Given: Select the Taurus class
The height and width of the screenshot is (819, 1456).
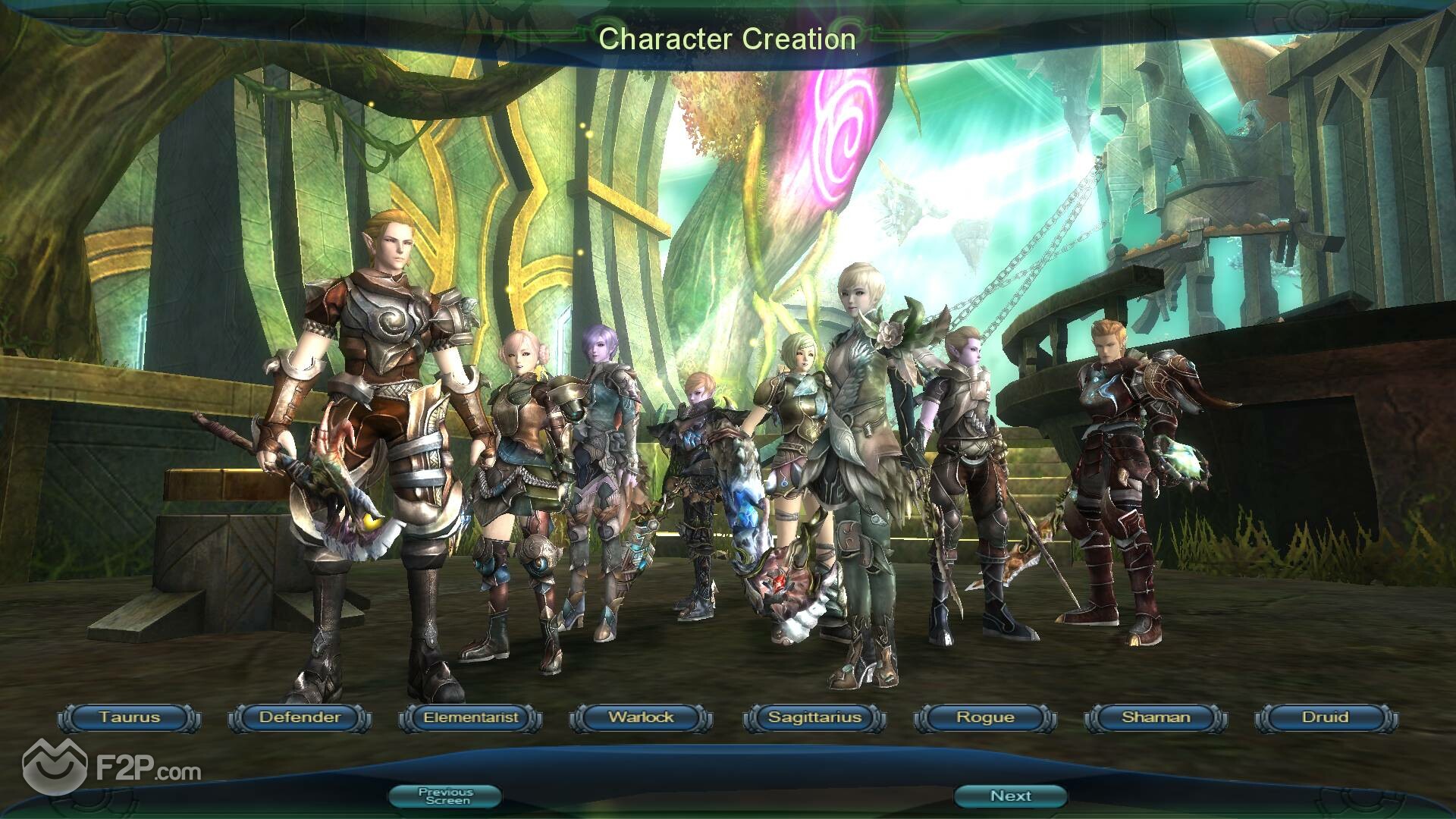Looking at the screenshot, I should click(x=130, y=717).
